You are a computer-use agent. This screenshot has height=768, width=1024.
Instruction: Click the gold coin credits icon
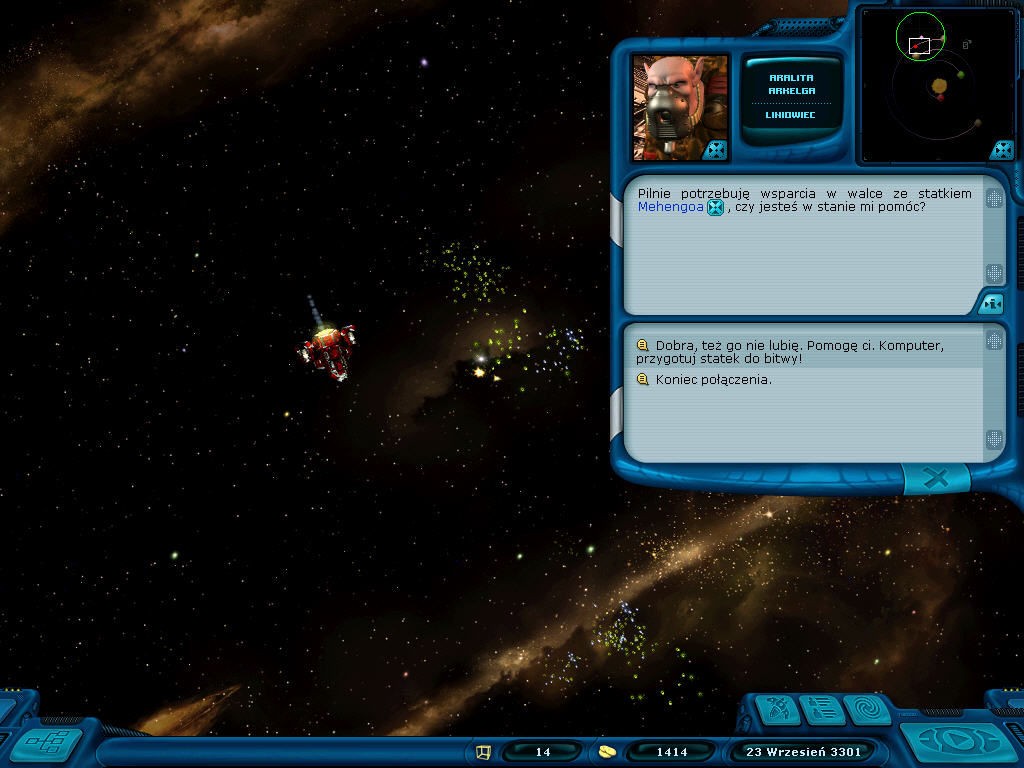coord(607,751)
